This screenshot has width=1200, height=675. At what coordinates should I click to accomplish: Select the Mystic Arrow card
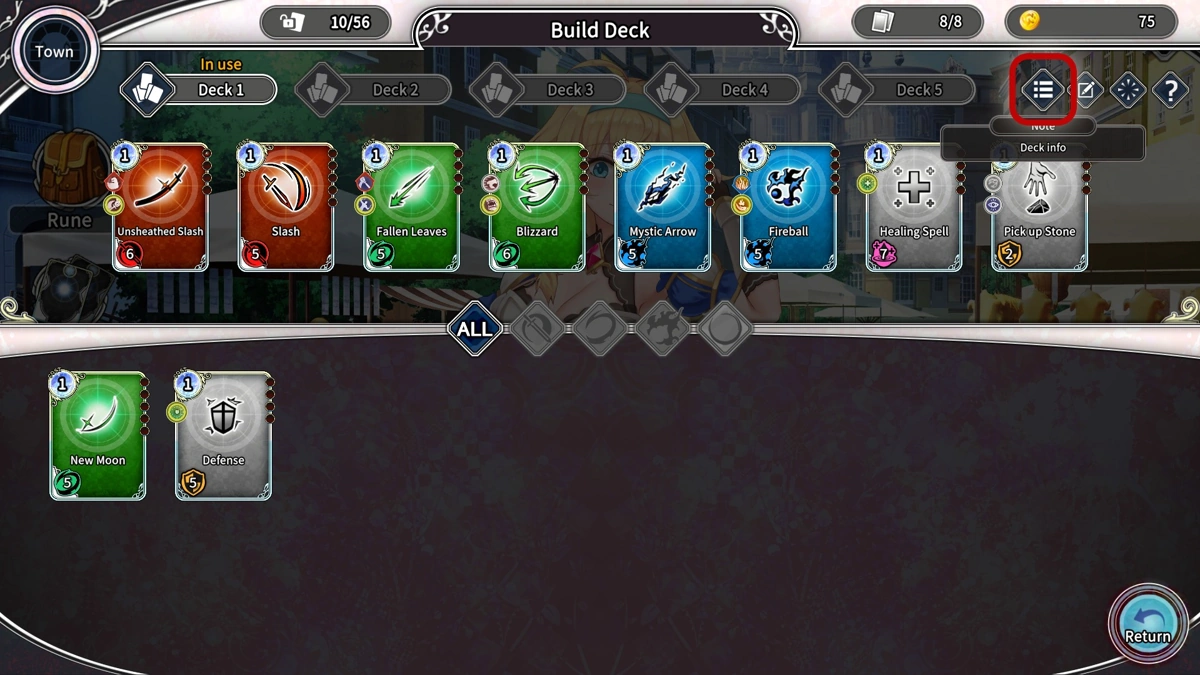[662, 207]
